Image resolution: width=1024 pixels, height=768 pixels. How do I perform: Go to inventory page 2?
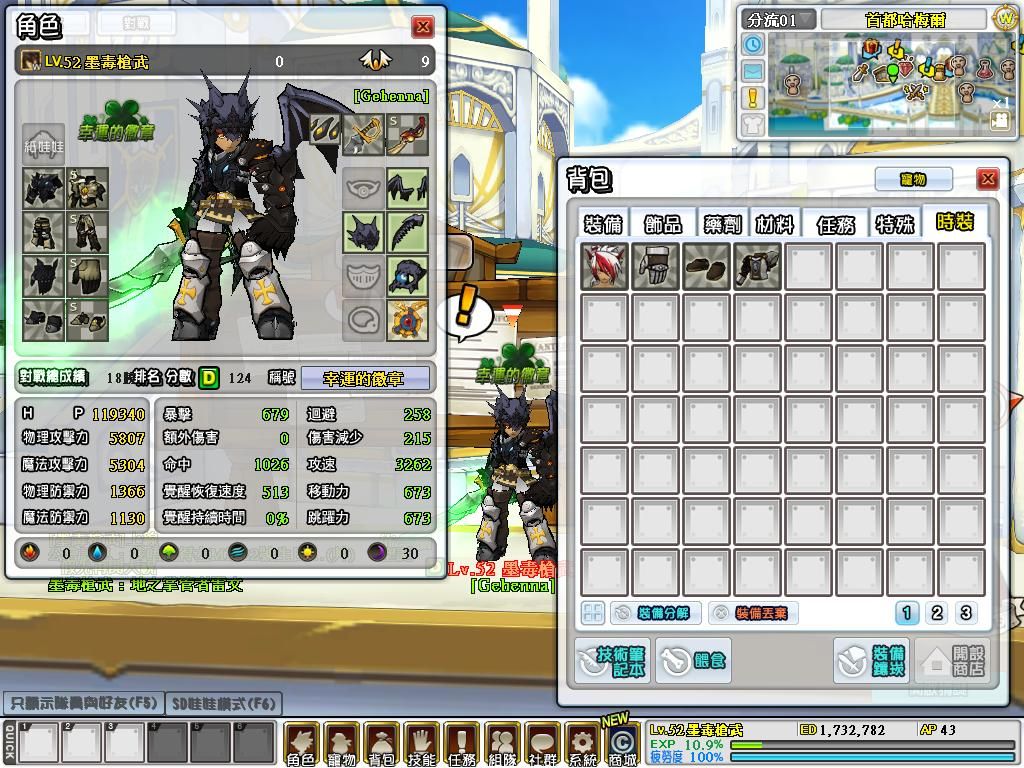click(x=937, y=613)
